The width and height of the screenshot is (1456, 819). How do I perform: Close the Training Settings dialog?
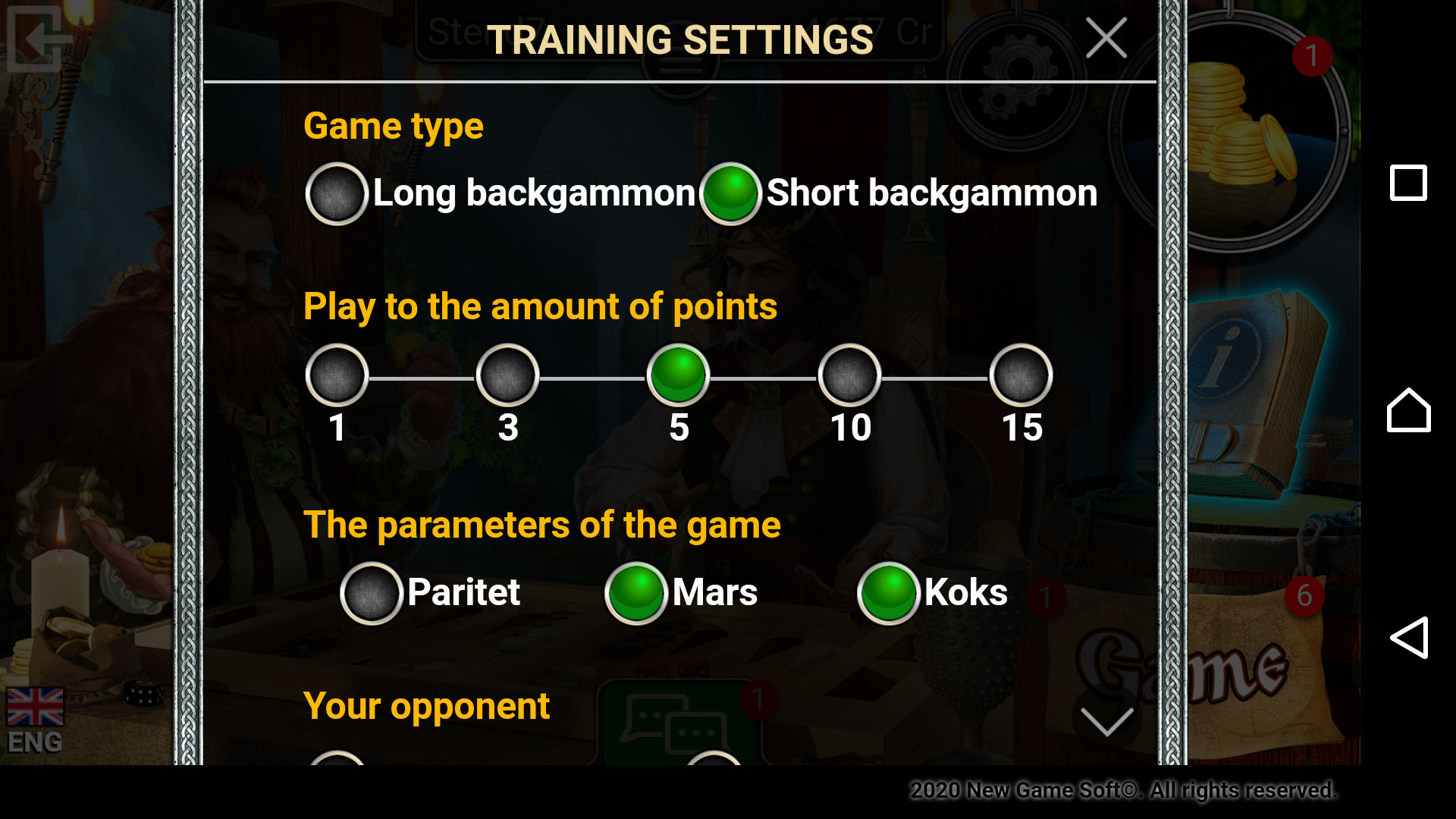click(x=1106, y=38)
